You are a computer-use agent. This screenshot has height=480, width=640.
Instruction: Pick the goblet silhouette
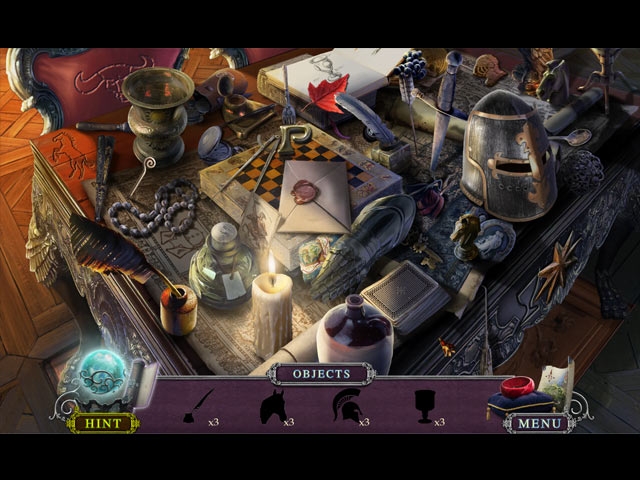point(423,406)
